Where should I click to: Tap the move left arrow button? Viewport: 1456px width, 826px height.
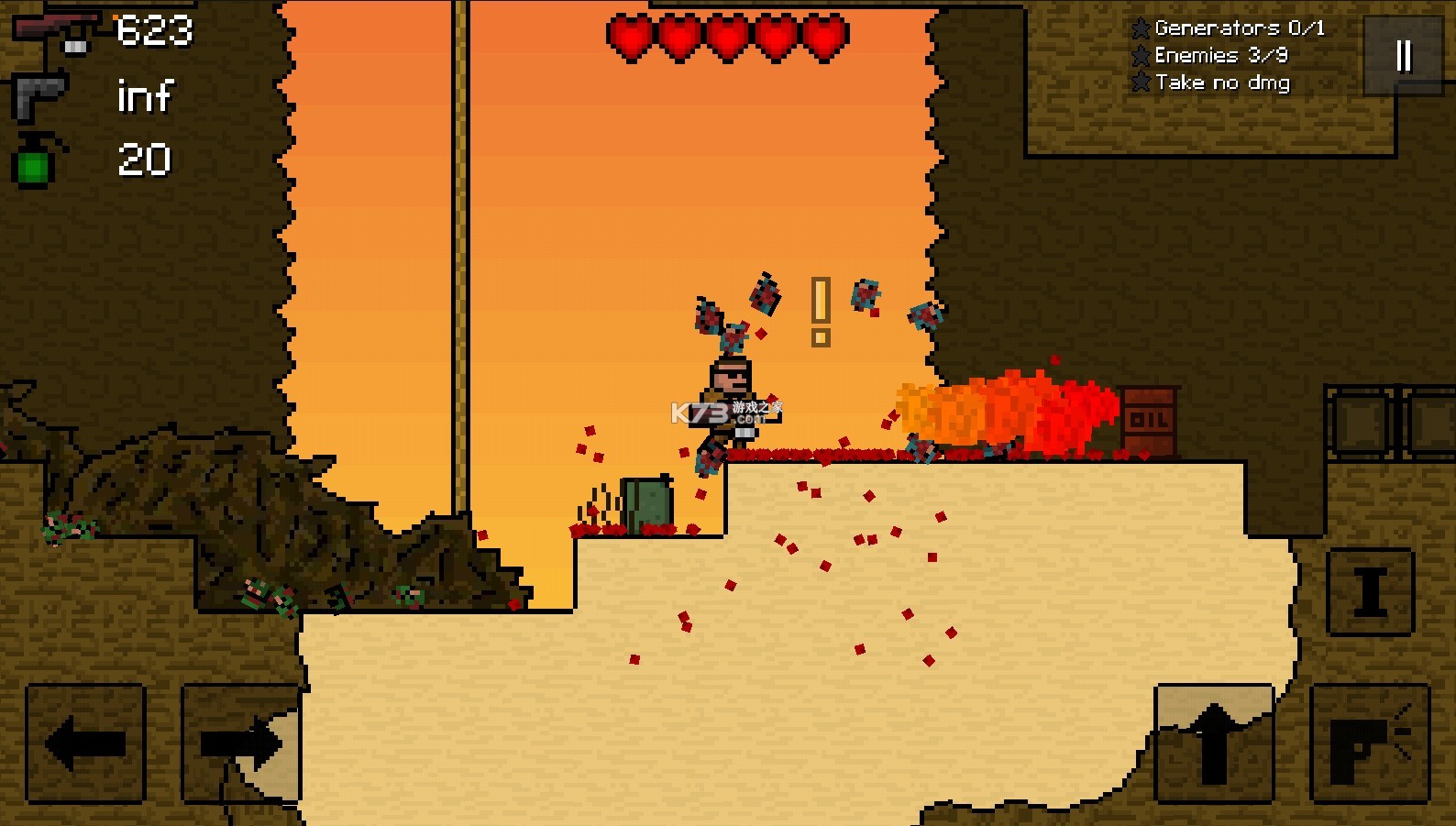coord(85,743)
